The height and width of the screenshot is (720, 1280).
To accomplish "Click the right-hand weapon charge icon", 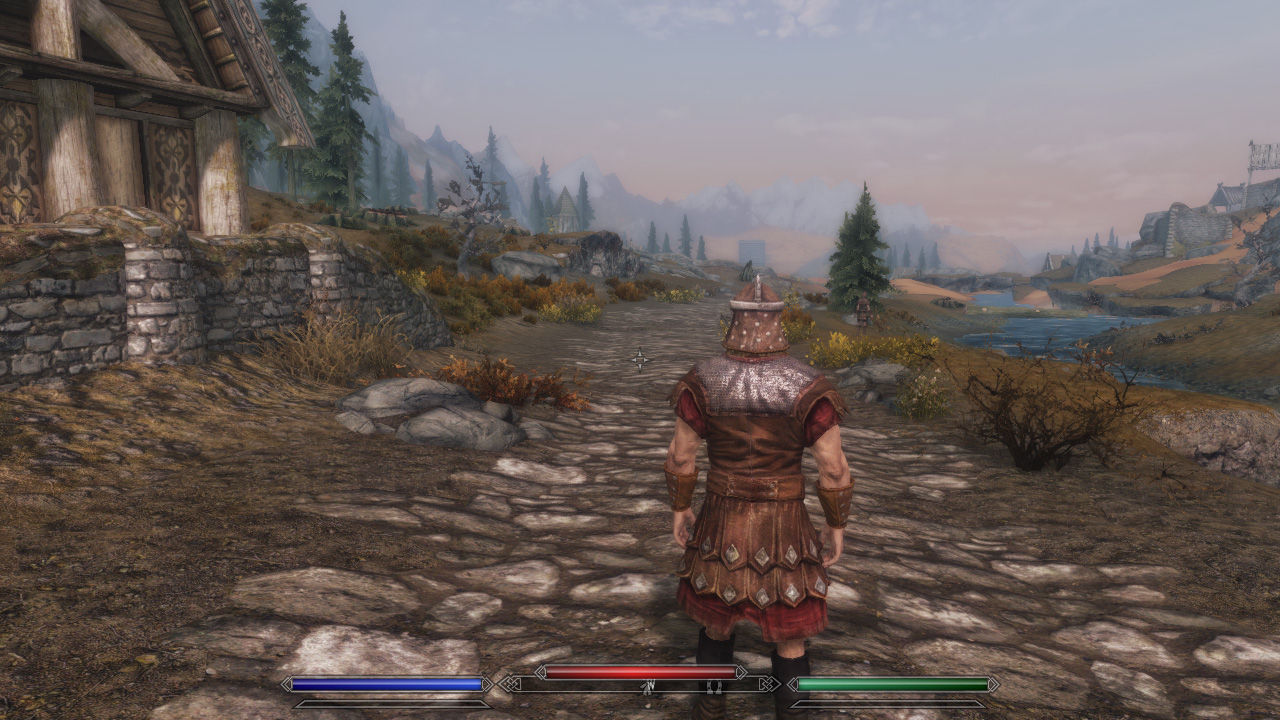I will click(716, 685).
